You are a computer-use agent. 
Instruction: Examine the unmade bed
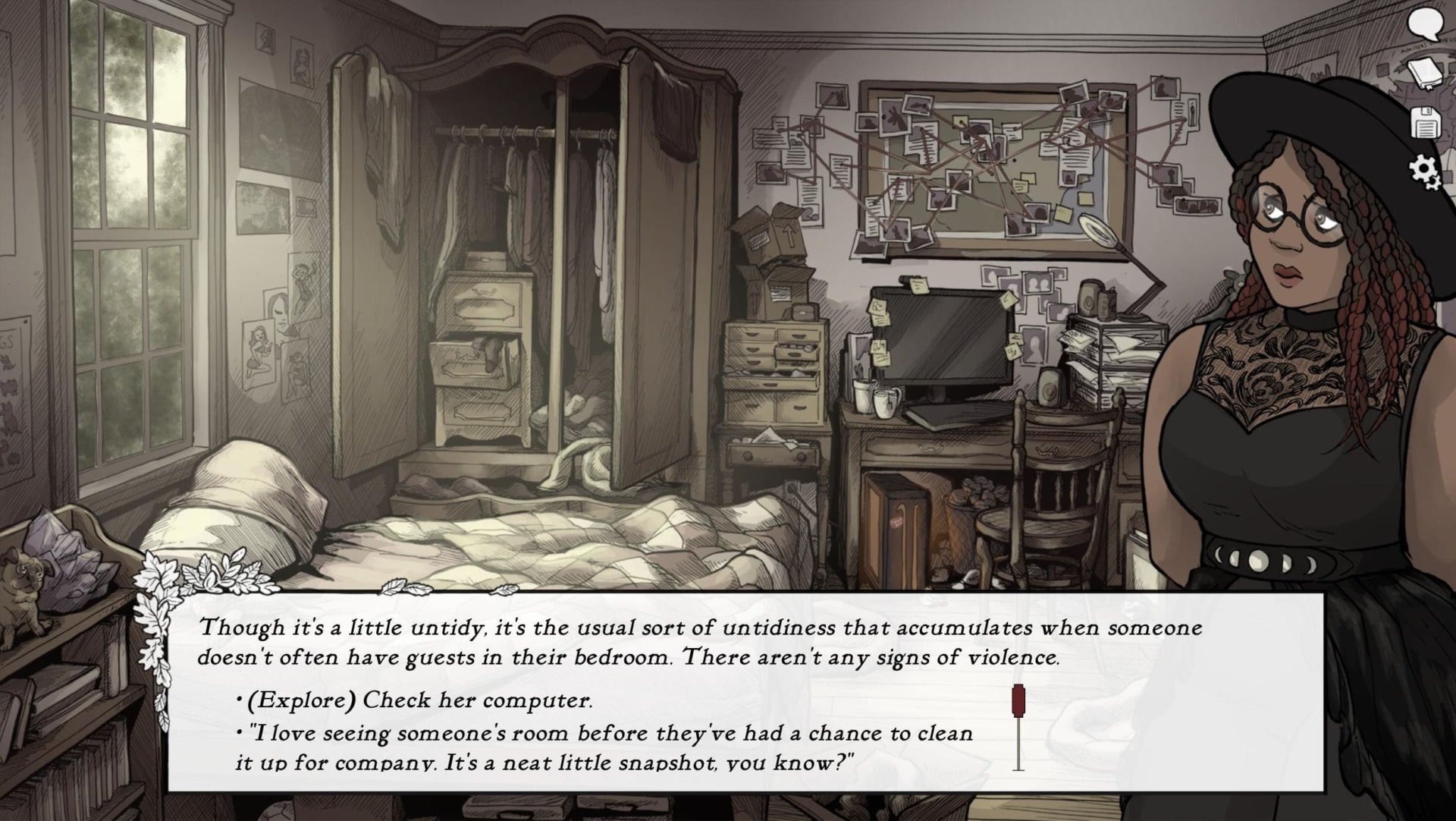[531, 531]
